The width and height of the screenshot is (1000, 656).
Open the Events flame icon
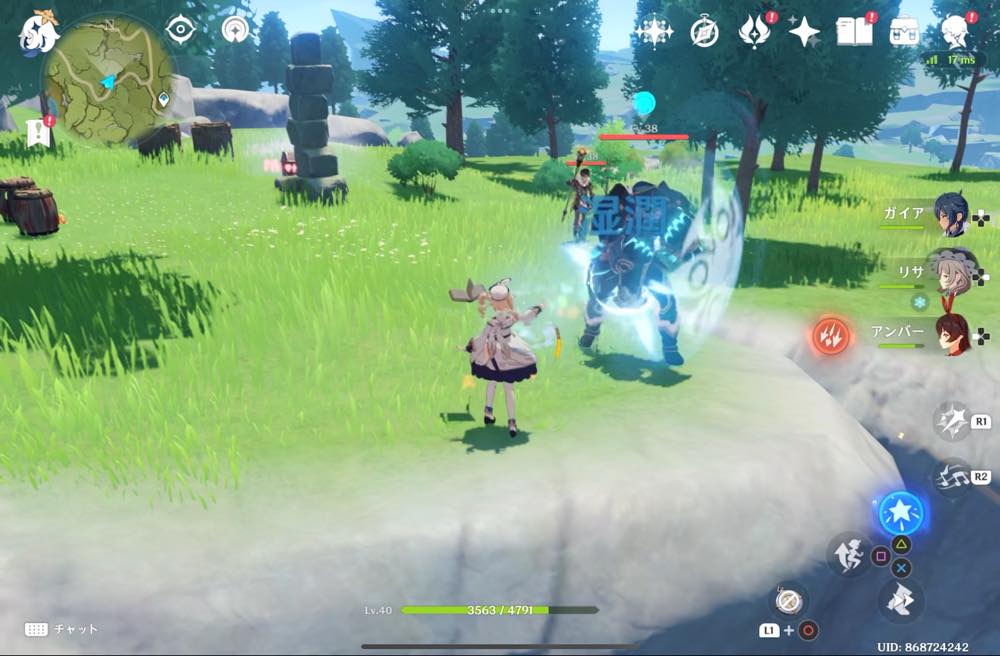click(753, 32)
